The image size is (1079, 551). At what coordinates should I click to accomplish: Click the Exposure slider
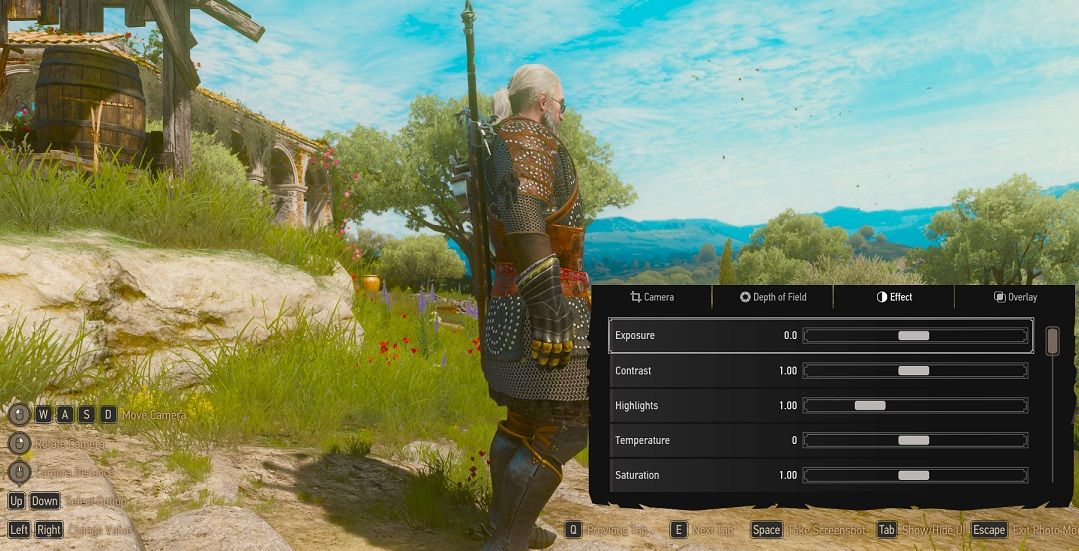click(915, 336)
